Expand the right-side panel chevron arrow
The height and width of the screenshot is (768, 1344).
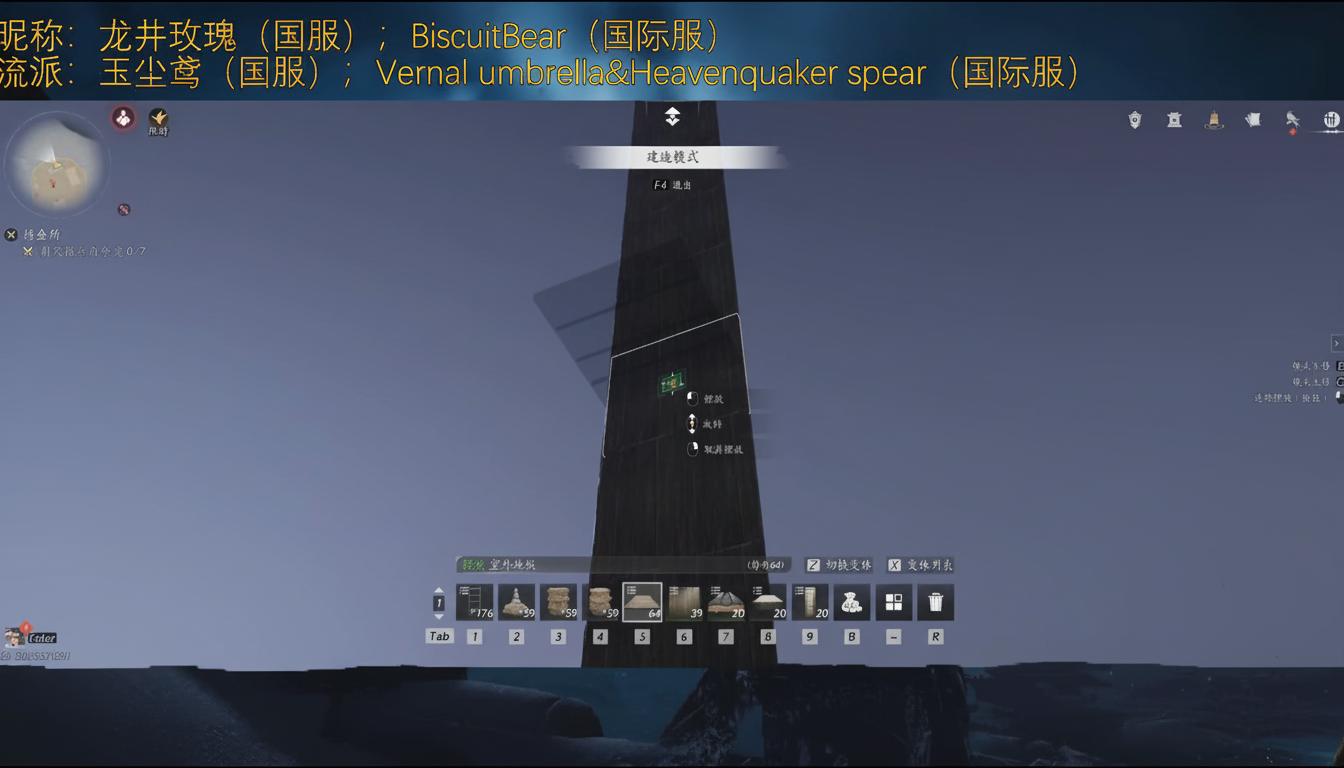click(x=1337, y=342)
